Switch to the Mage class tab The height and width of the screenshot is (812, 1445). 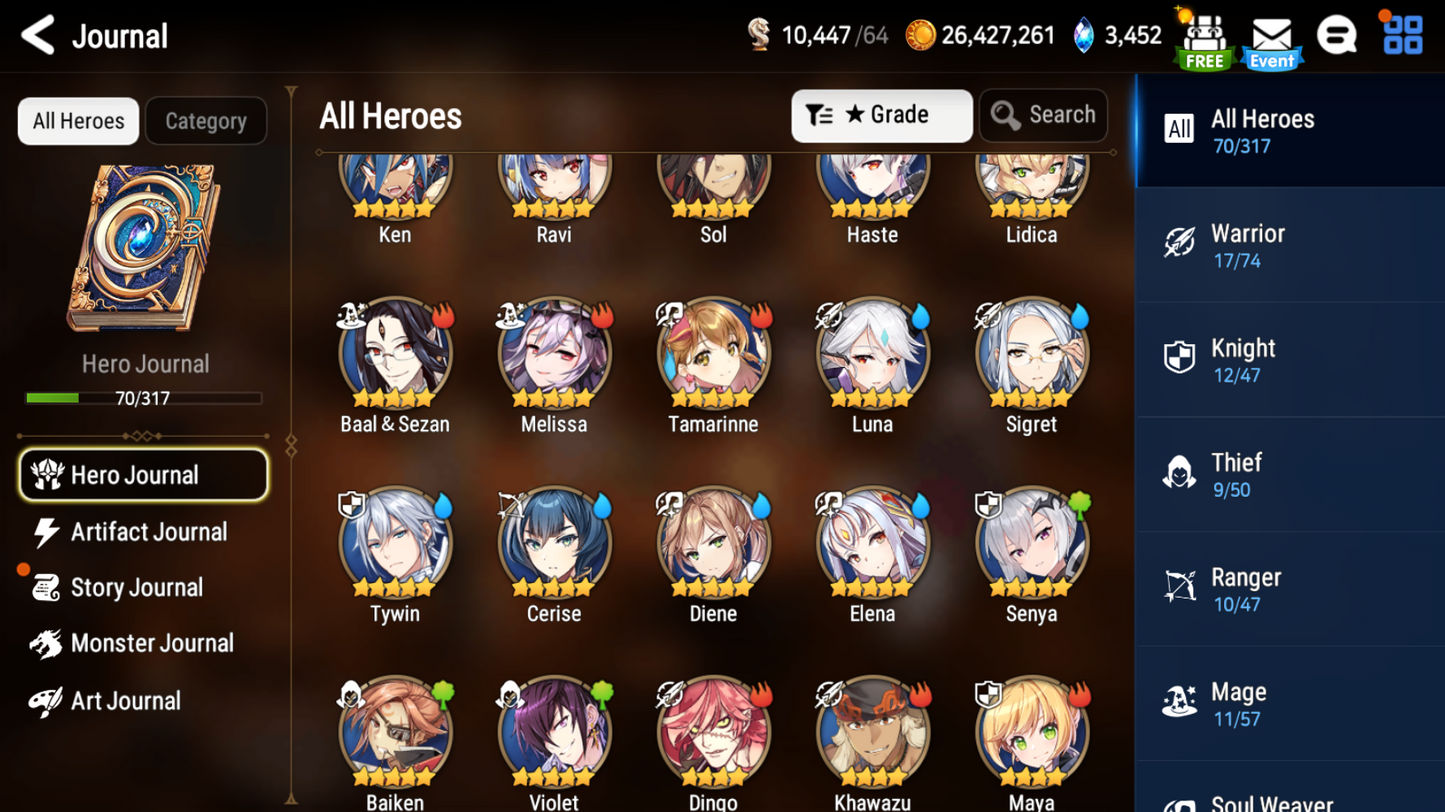[x=1289, y=703]
